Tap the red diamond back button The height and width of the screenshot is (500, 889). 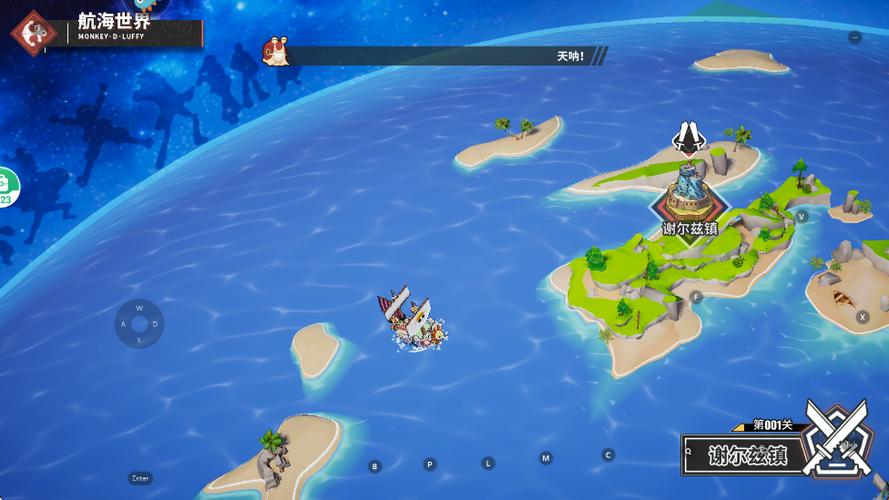(33, 32)
